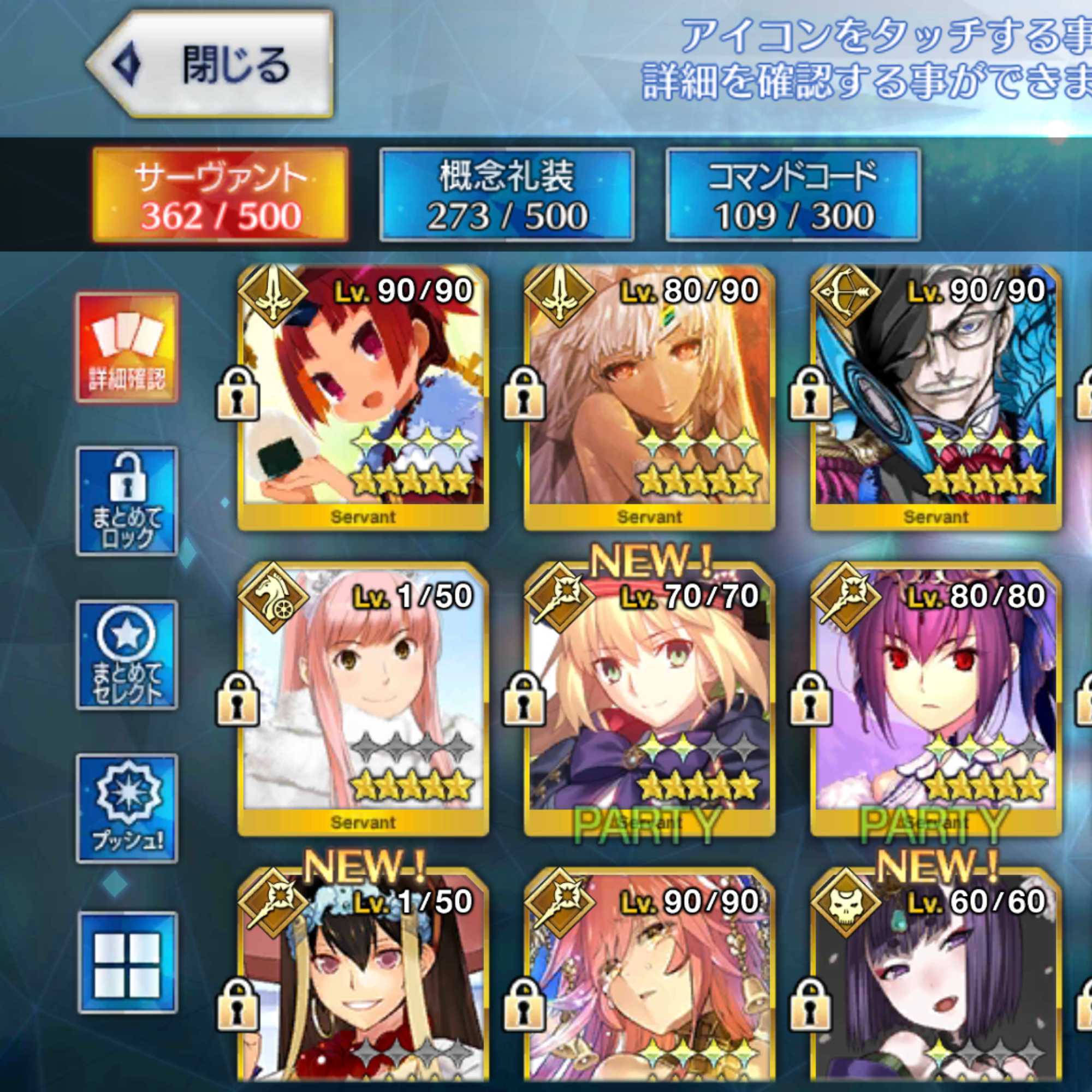Tap the skull class icon on the Lv.60 servant

point(846,901)
